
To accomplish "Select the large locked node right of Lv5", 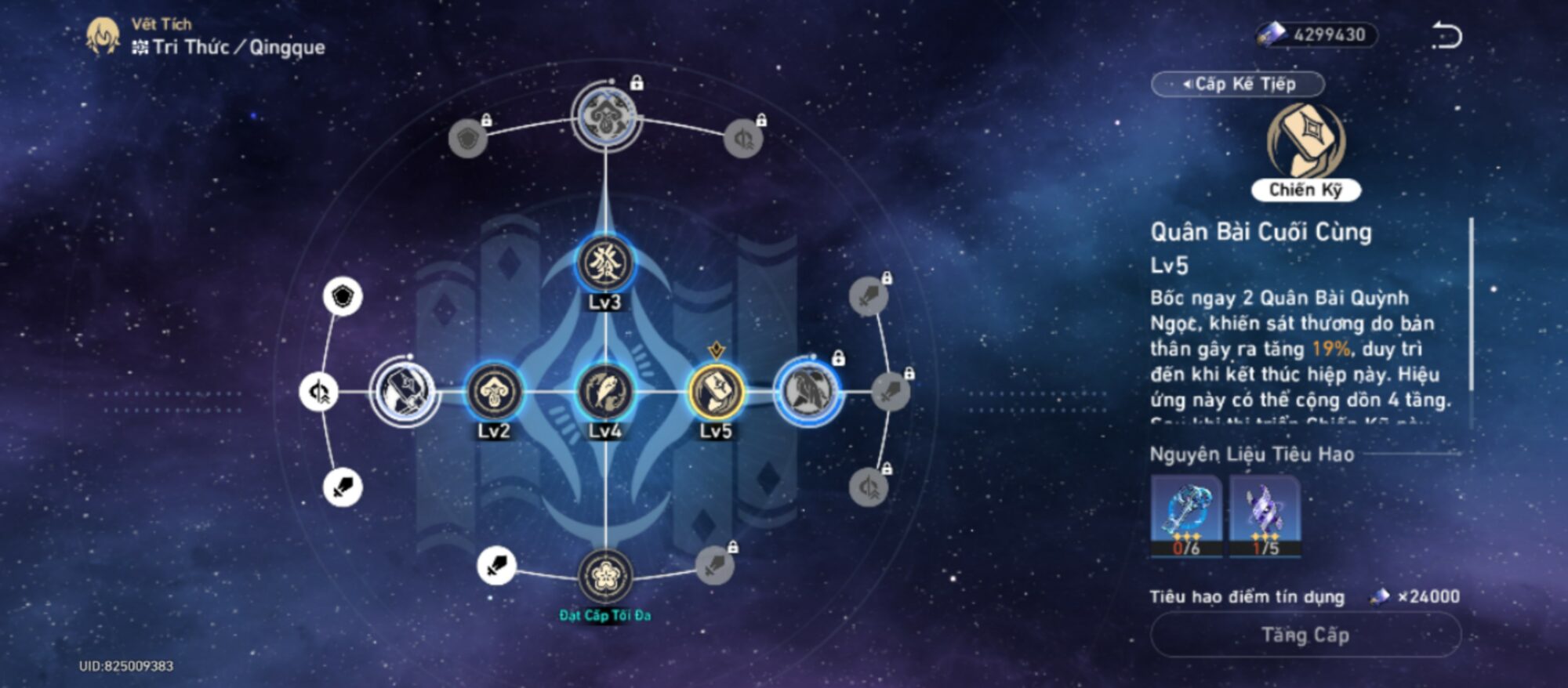I will click(808, 391).
